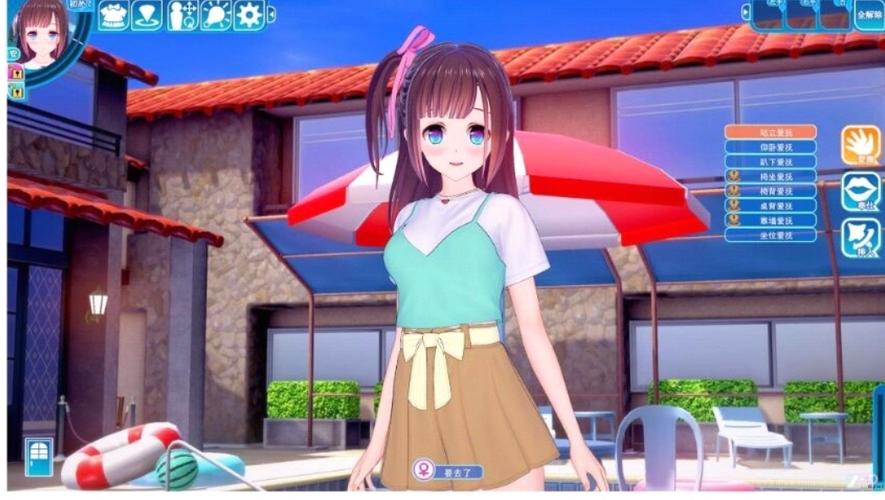Select the 趴下 entry in the list

[770, 161]
